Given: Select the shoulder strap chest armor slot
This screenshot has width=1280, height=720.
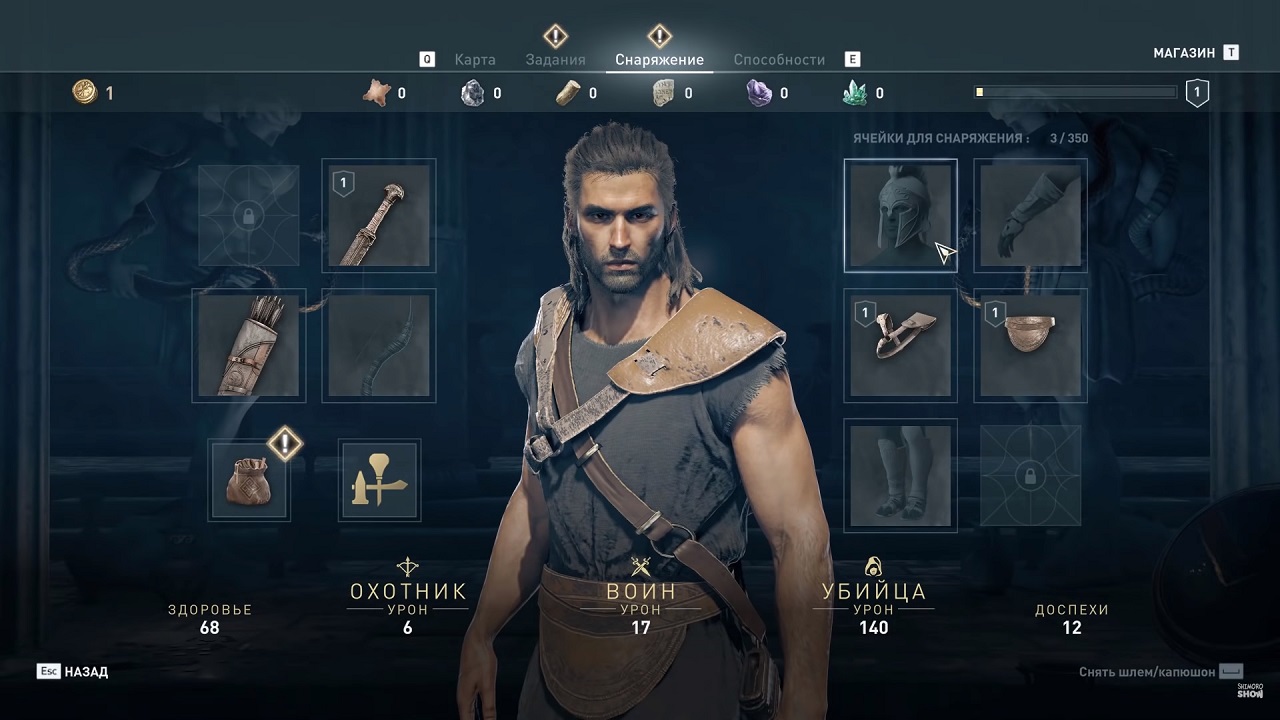Looking at the screenshot, I should point(900,345).
